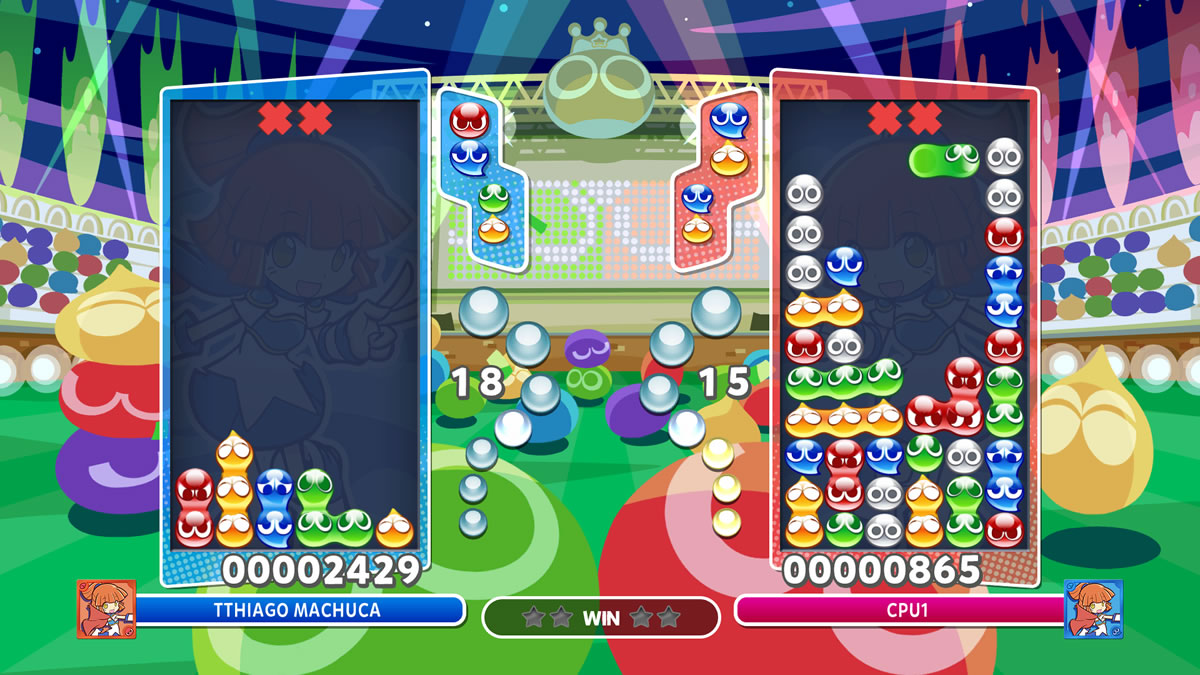
Task: Select the character portrait beside CPU1
Action: 1093,609
